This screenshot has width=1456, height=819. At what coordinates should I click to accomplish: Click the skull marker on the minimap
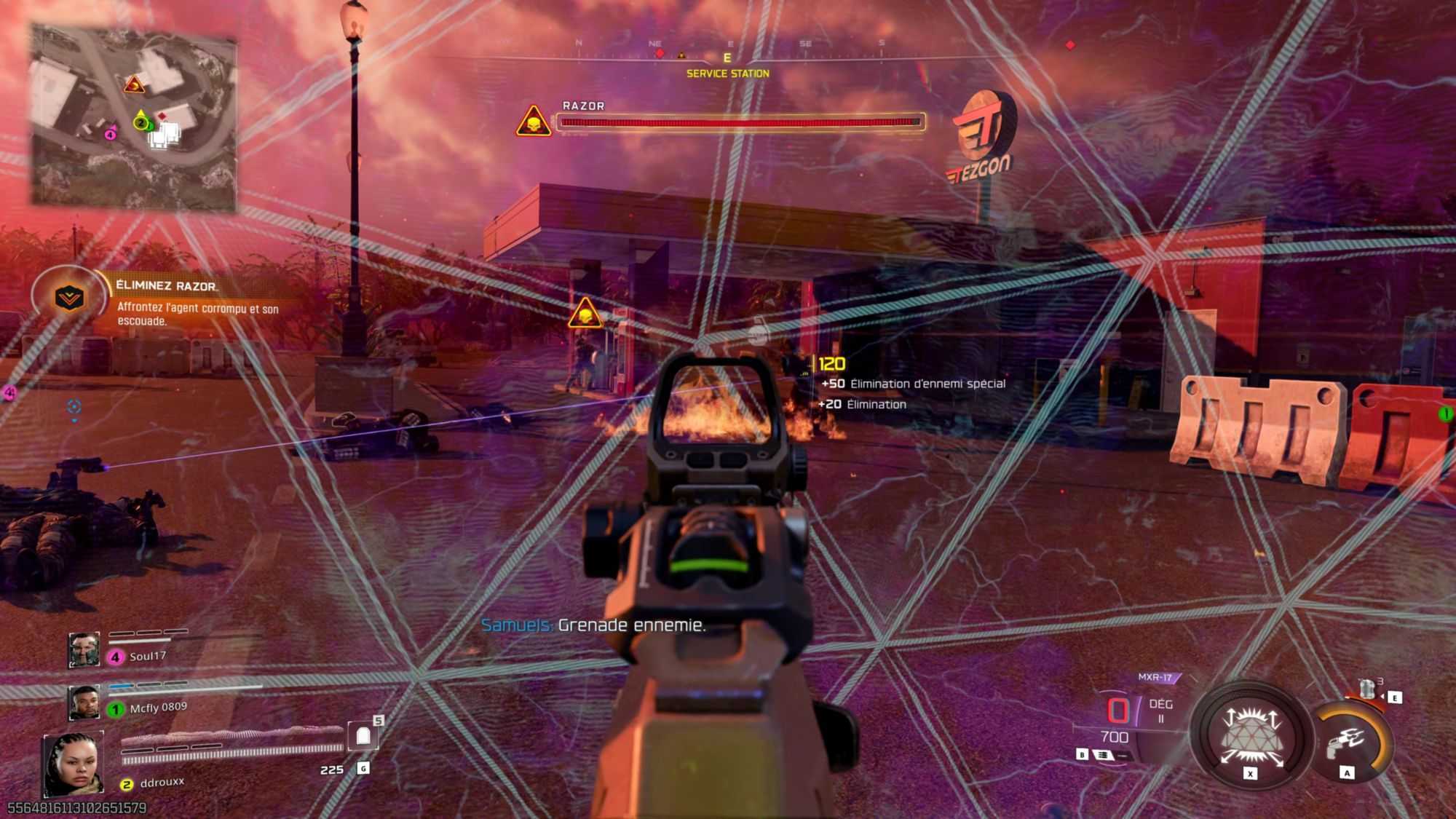[x=134, y=85]
